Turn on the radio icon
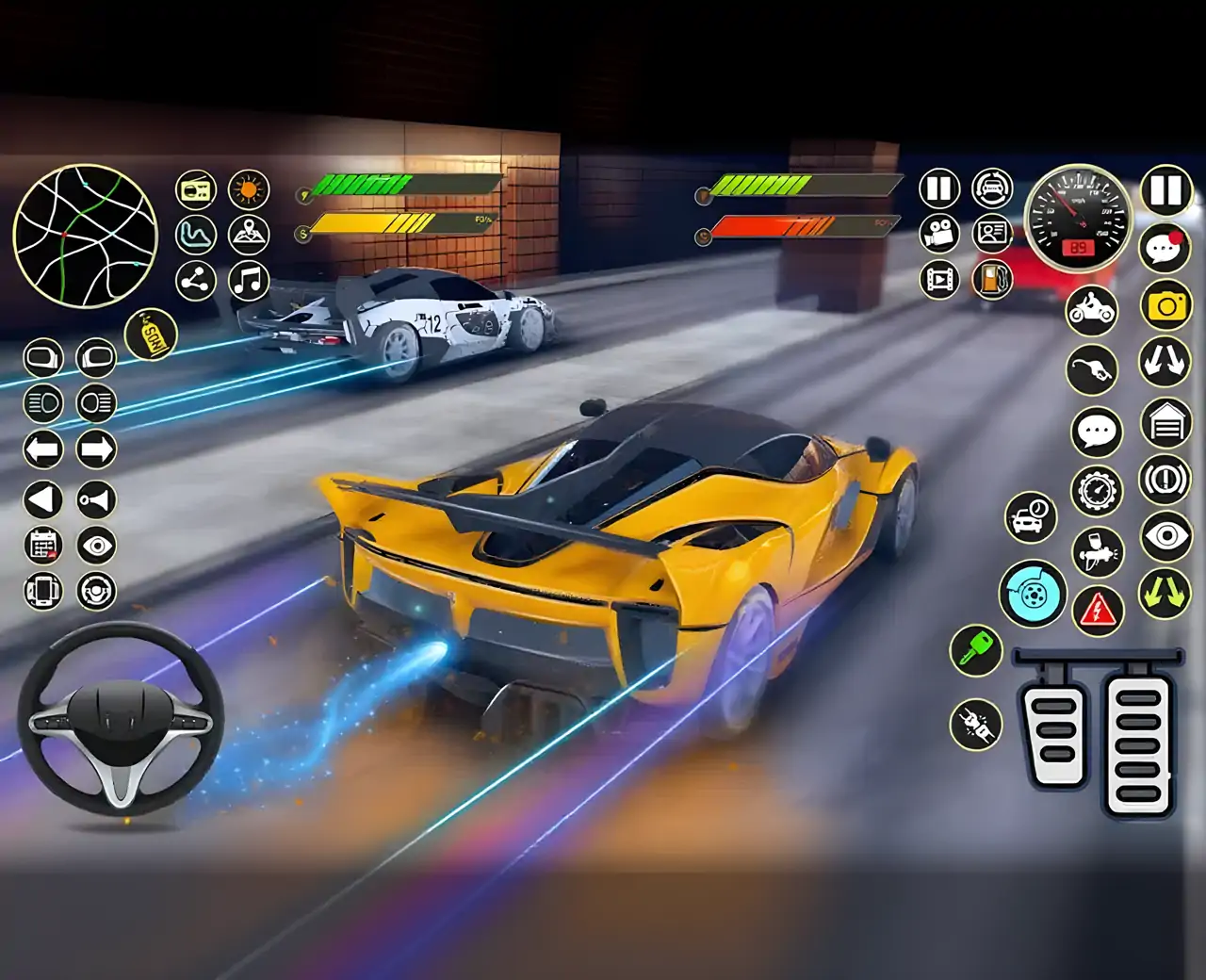This screenshot has width=1206, height=980. pos(196,189)
